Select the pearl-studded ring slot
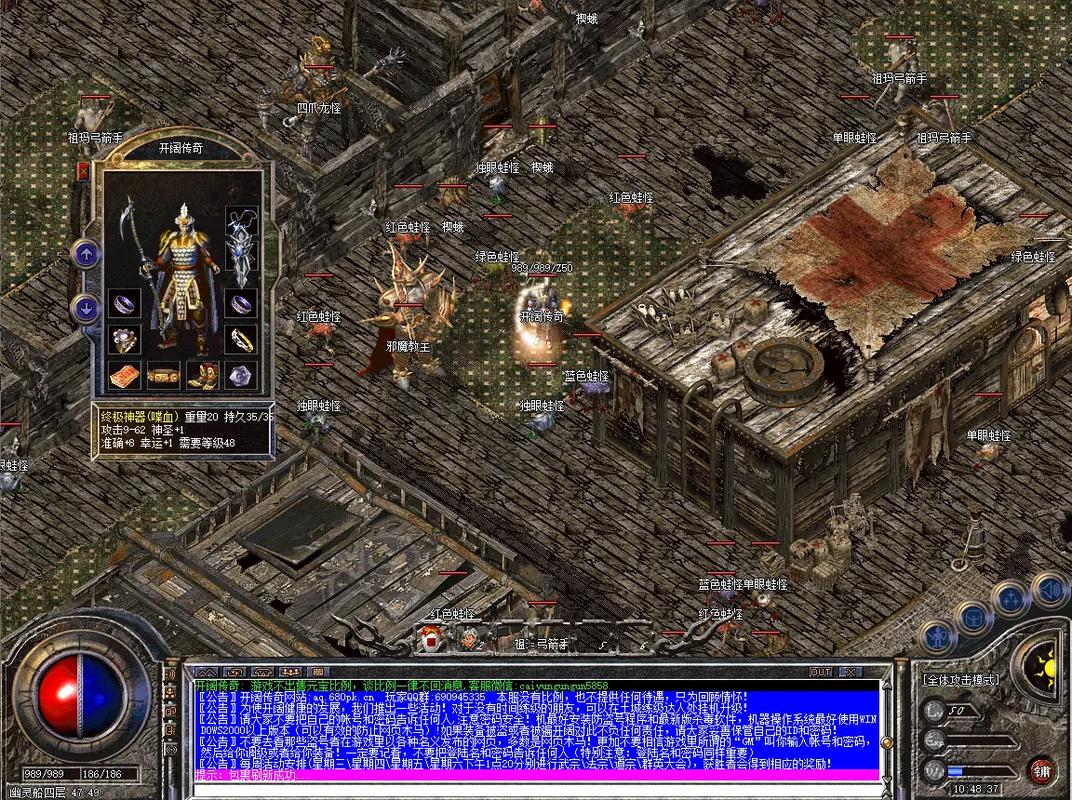 (x=124, y=340)
